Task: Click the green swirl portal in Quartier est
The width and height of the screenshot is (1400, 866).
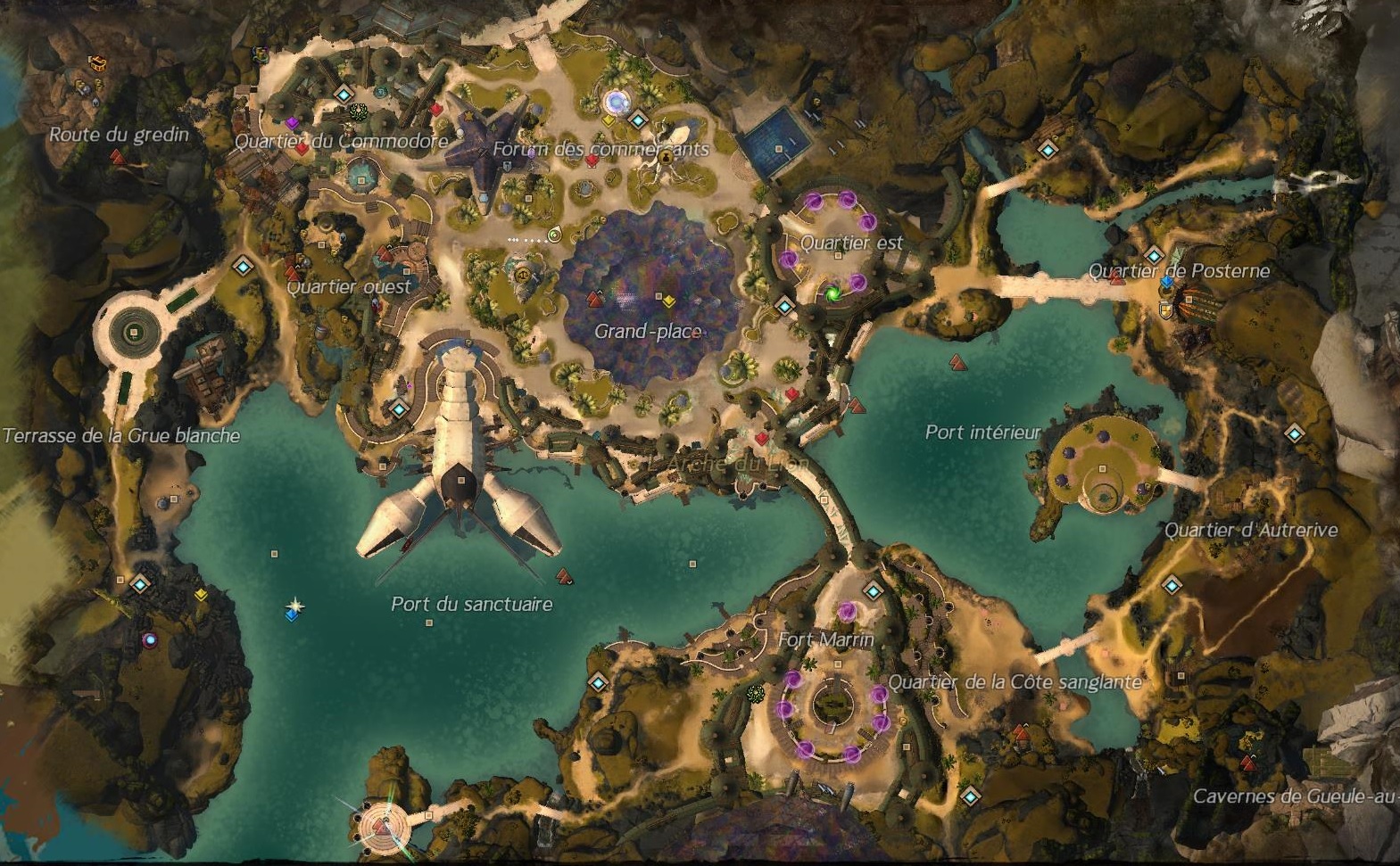Action: click(x=833, y=293)
